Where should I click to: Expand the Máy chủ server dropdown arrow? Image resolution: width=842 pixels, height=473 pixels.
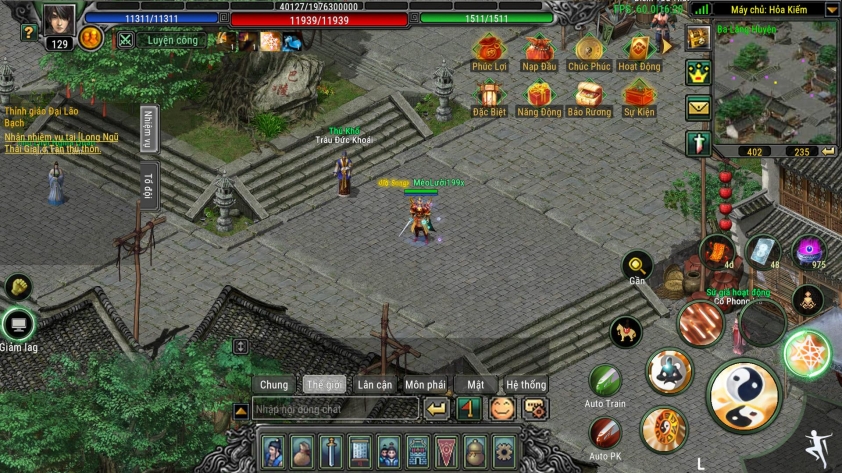point(831,9)
